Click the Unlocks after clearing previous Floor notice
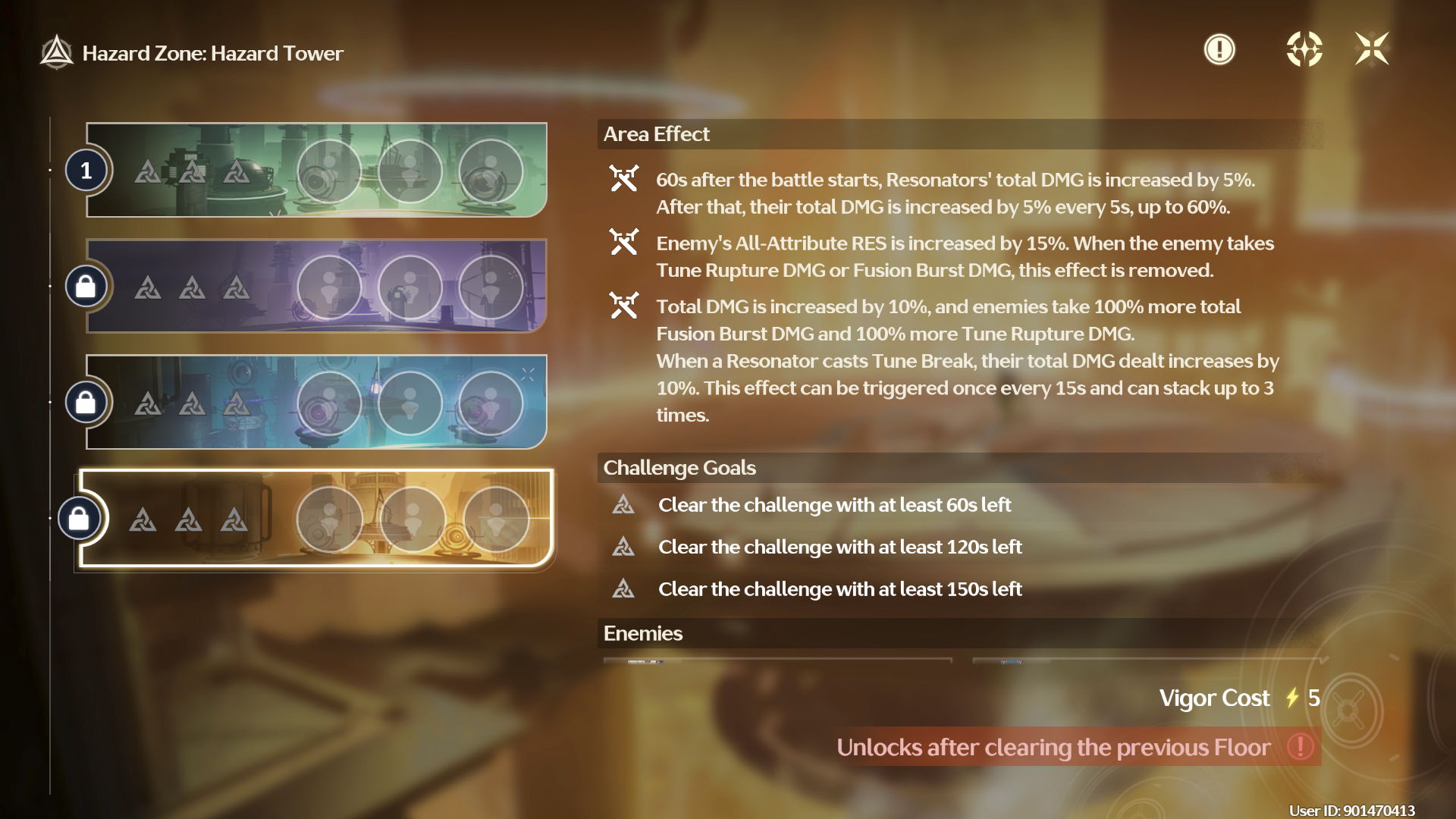The image size is (1456, 819). point(1077,747)
